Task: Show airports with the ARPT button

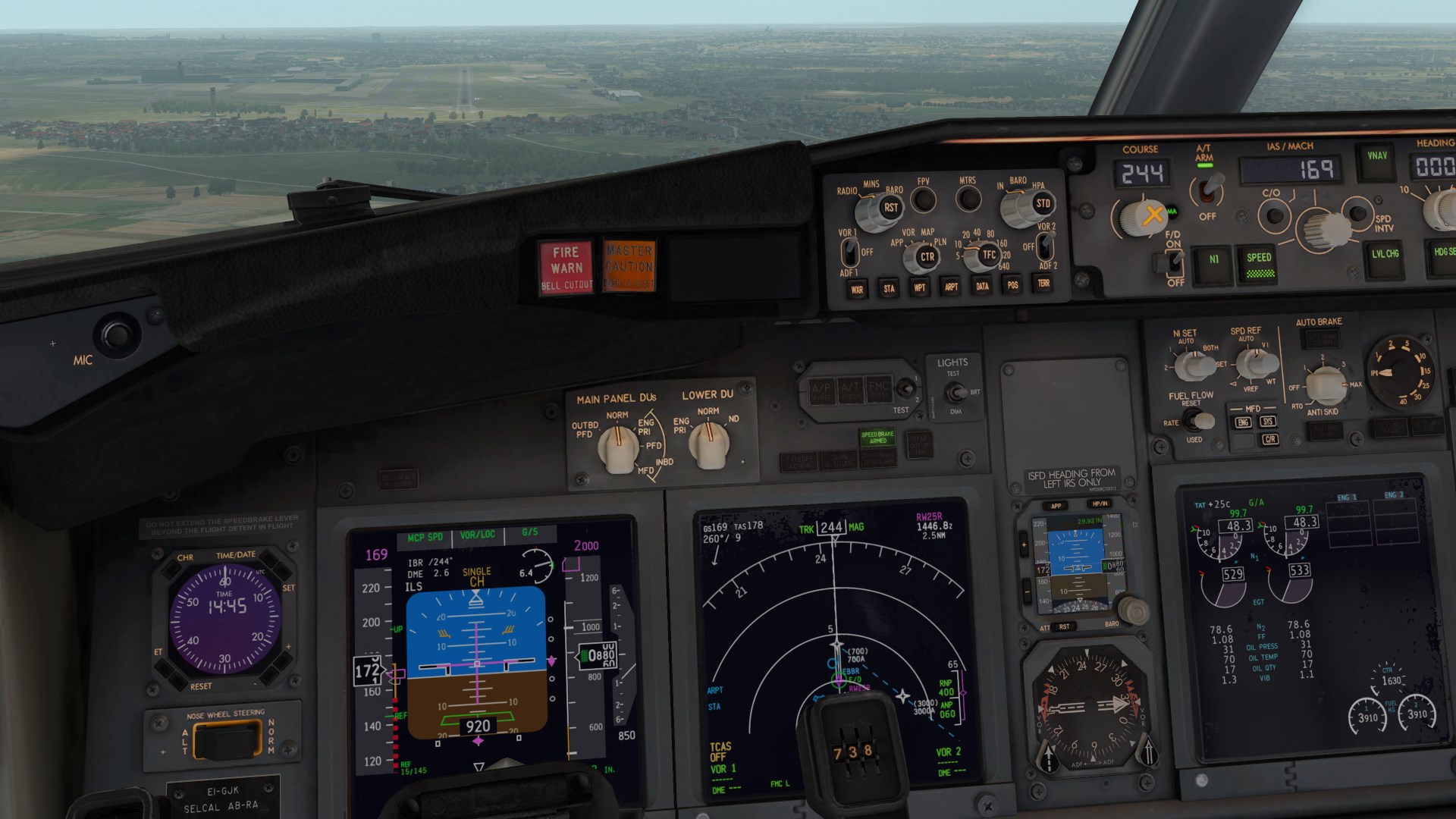Action: 951,287
